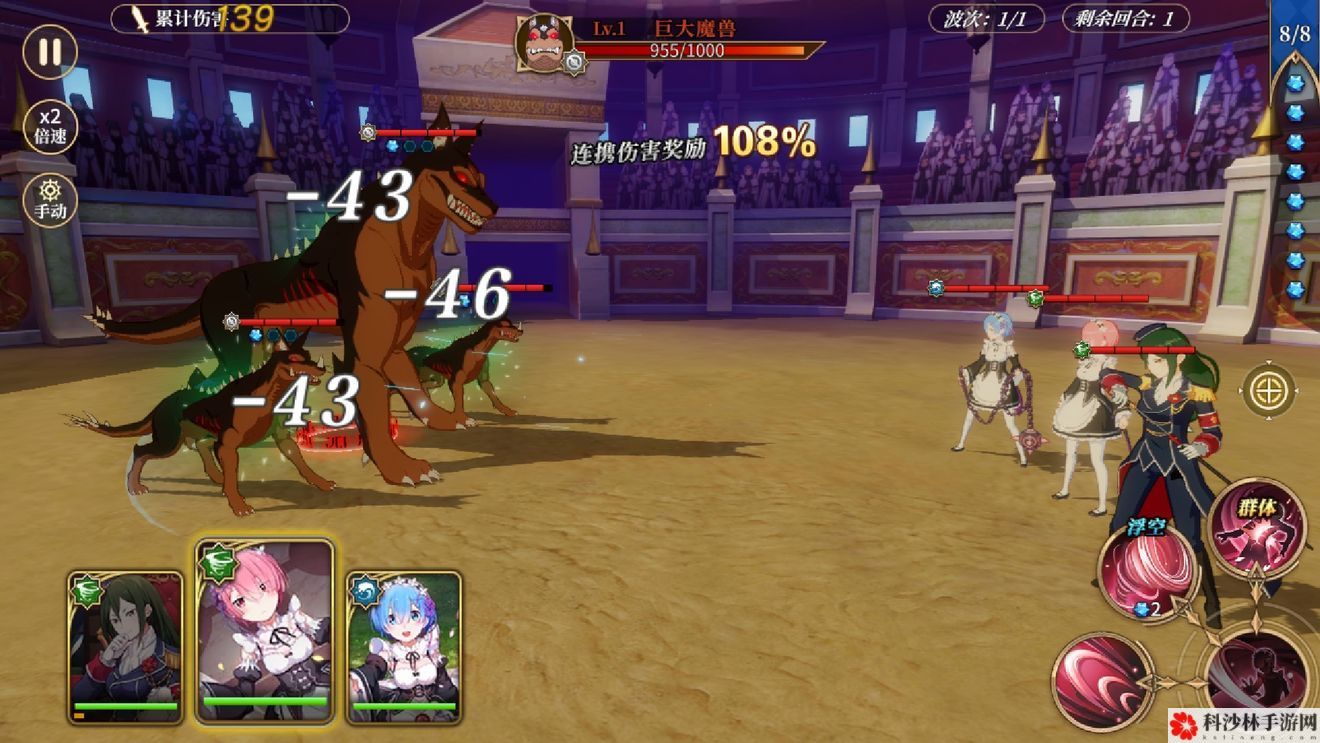
Task: Trigger the red swirl slash skill
Action: coord(1102,681)
